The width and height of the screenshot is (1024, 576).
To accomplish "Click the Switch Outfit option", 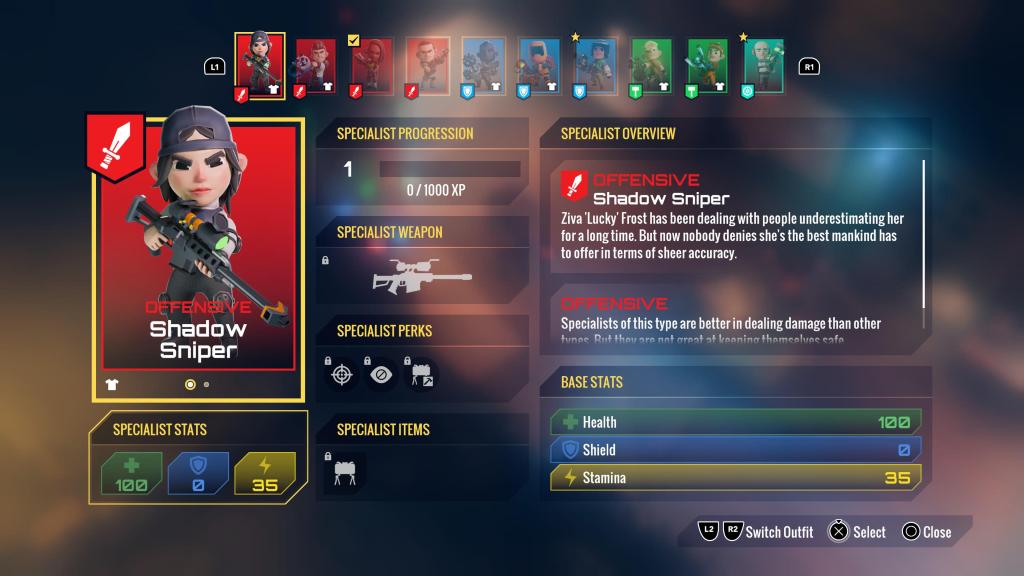I will coord(778,532).
